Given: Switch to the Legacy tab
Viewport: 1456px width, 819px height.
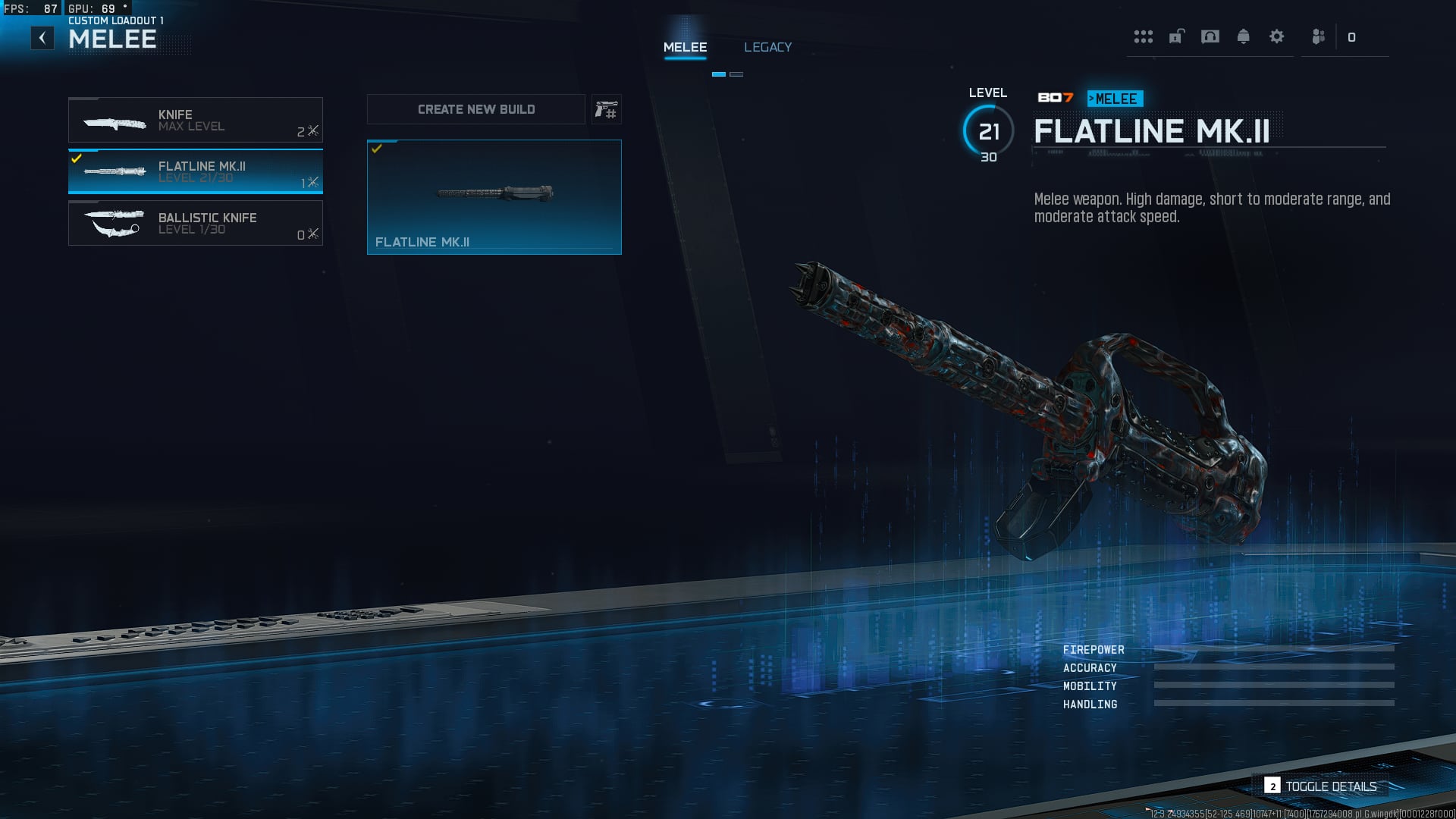Looking at the screenshot, I should point(767,47).
